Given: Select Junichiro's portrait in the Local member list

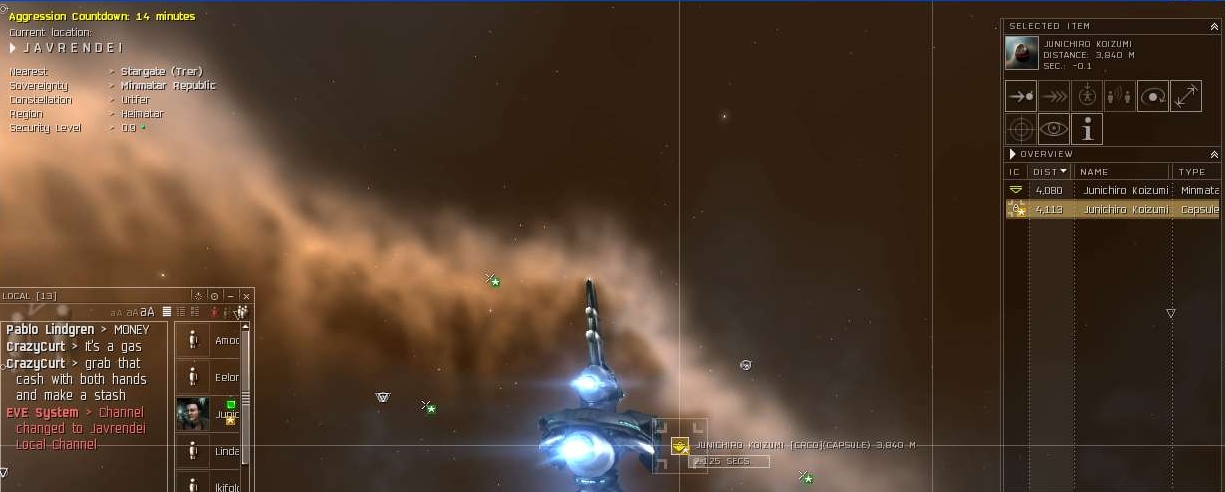Looking at the screenshot, I should pos(192,413).
